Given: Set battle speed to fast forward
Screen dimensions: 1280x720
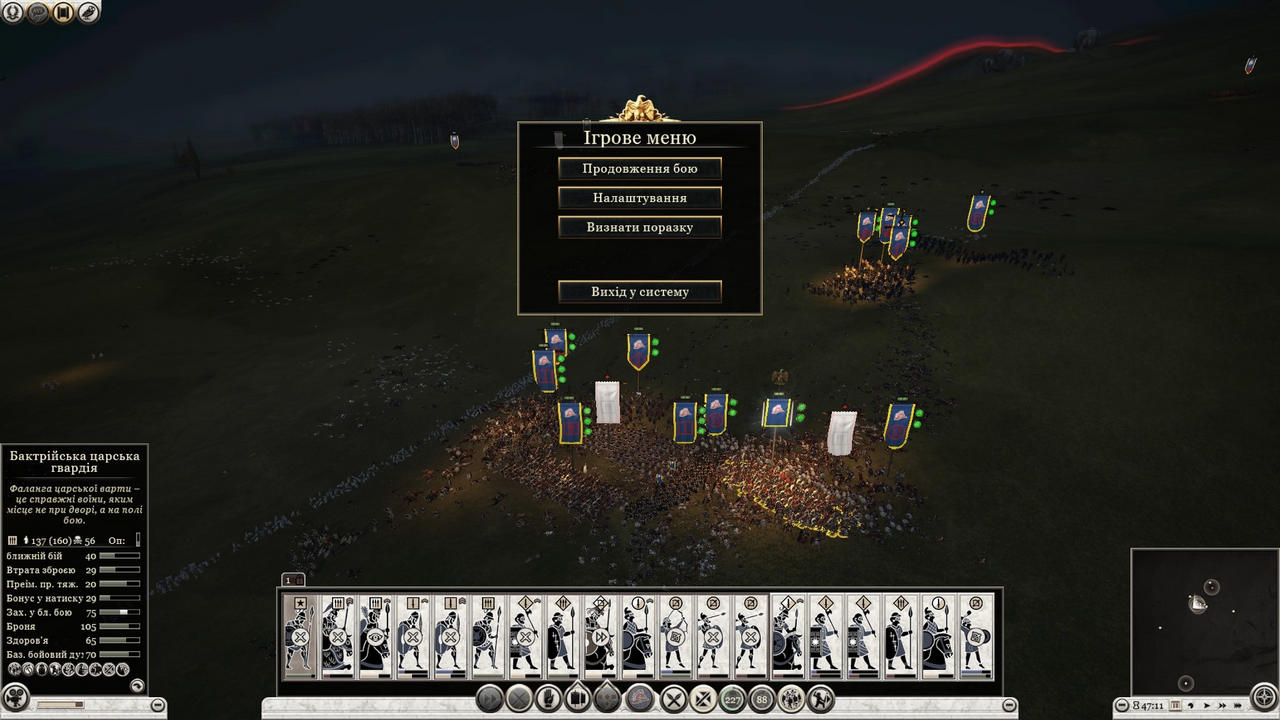Looking at the screenshot, I should point(1222,706).
